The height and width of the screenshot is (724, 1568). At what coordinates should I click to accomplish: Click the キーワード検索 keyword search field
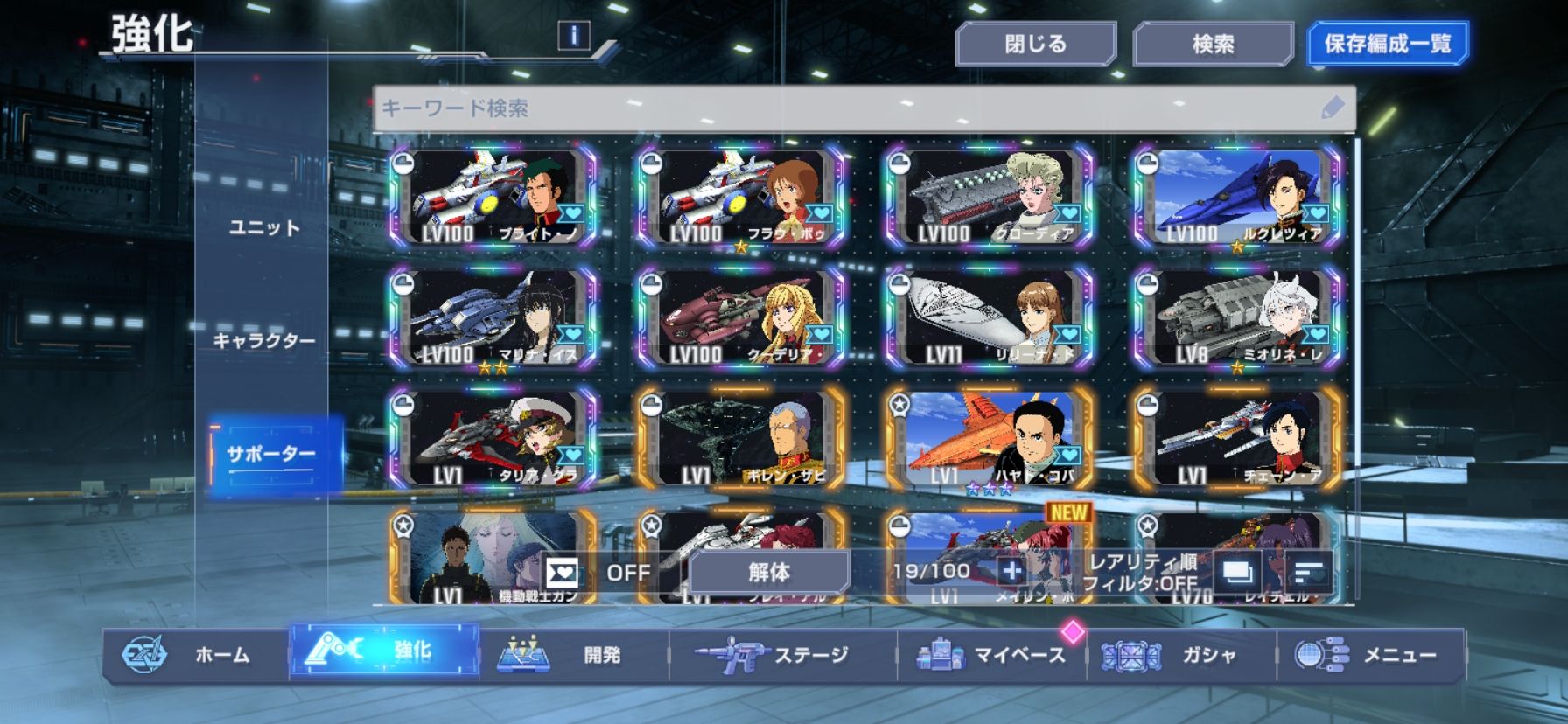tap(849, 108)
